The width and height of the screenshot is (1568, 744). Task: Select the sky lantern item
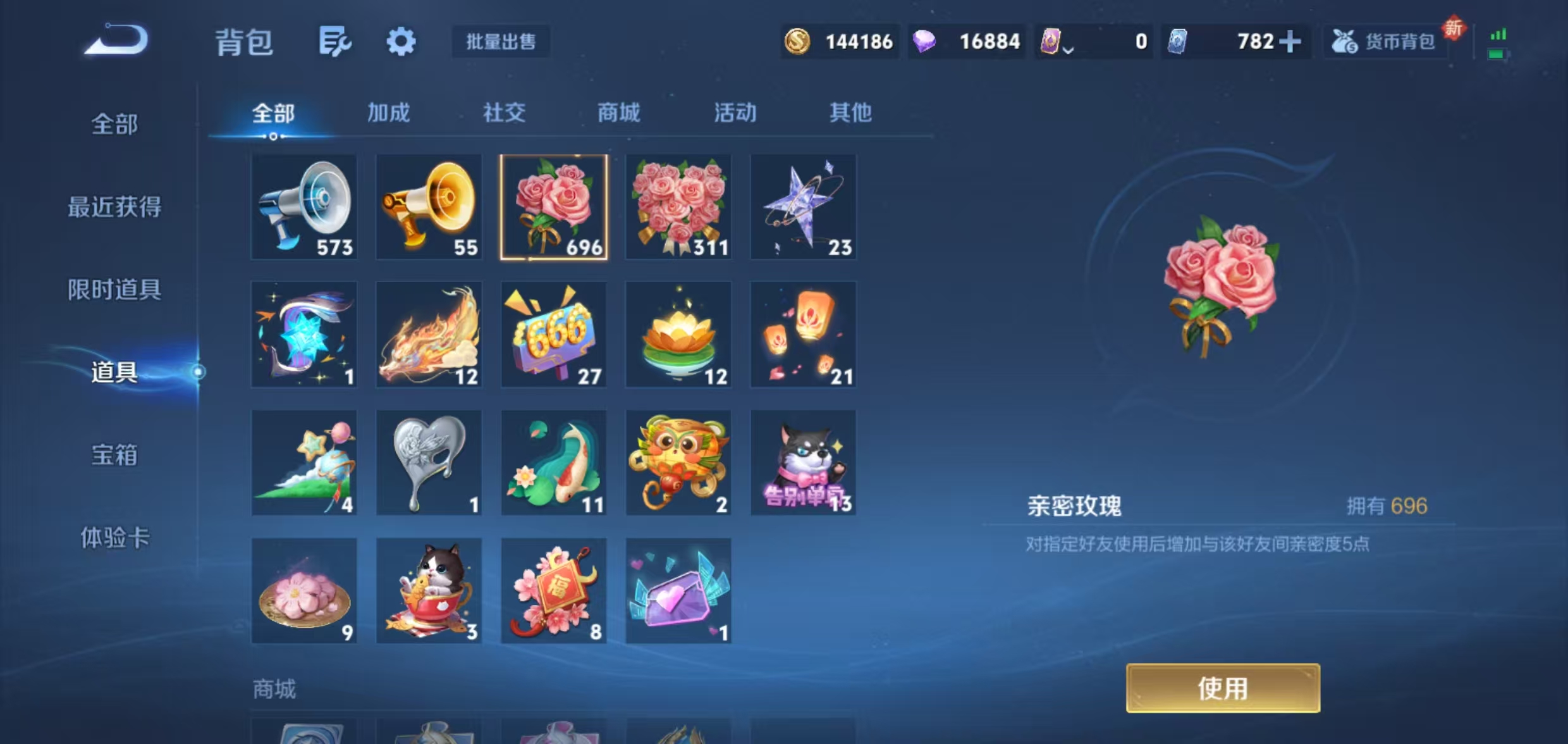click(803, 335)
